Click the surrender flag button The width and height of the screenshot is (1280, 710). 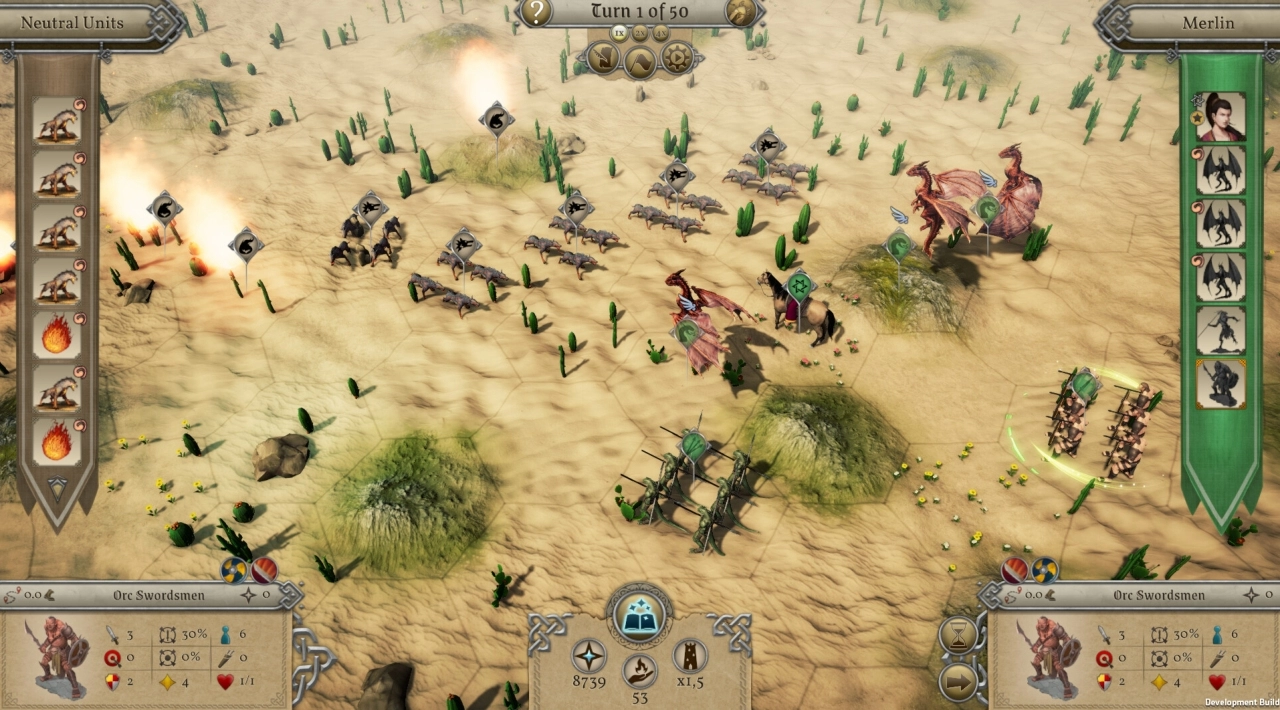(641, 61)
